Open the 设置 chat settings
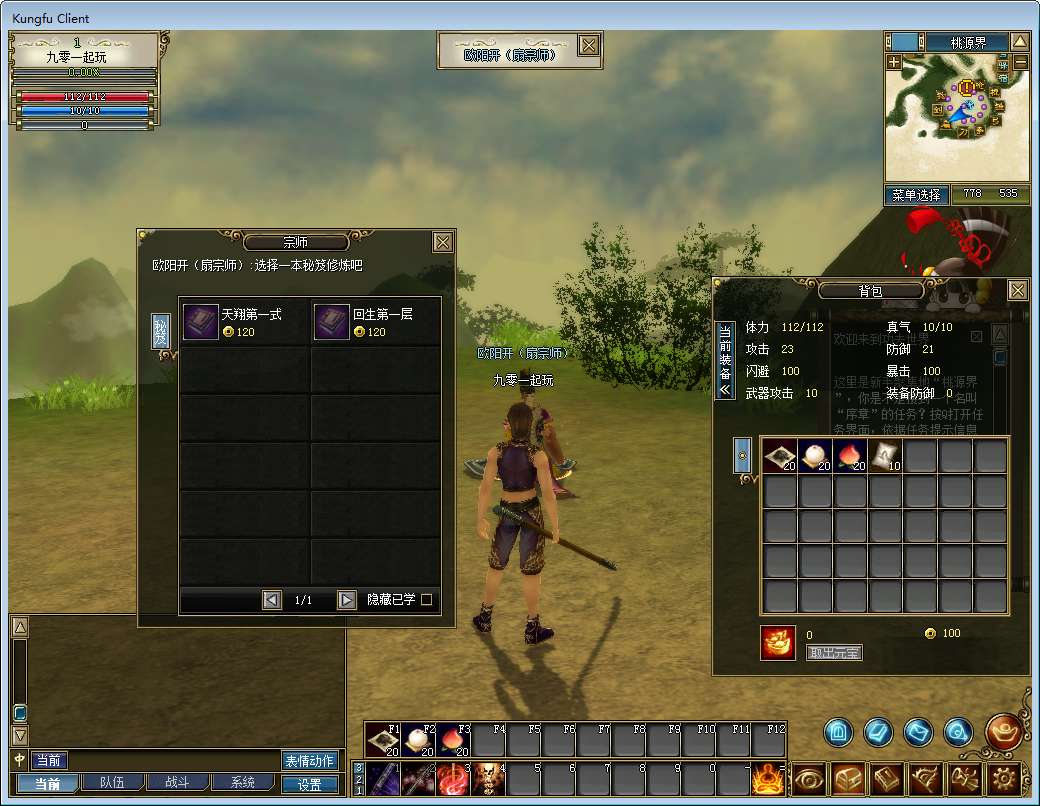The width and height of the screenshot is (1040, 806). click(309, 785)
